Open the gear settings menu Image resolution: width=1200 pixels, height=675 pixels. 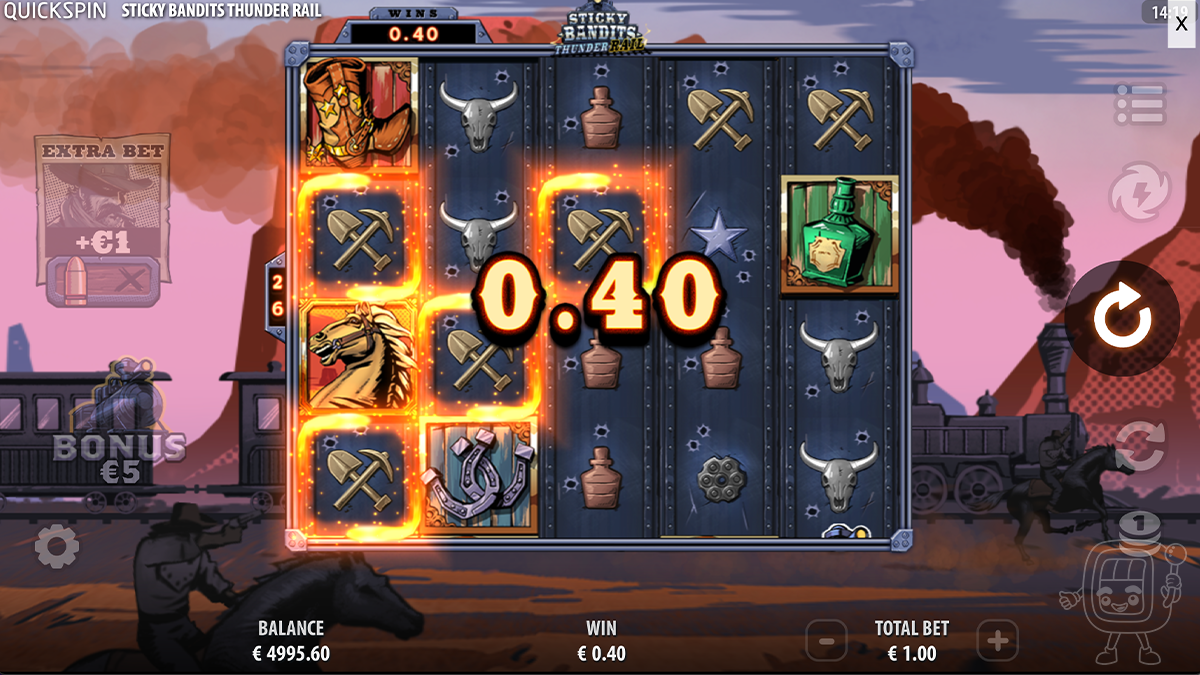coord(57,546)
